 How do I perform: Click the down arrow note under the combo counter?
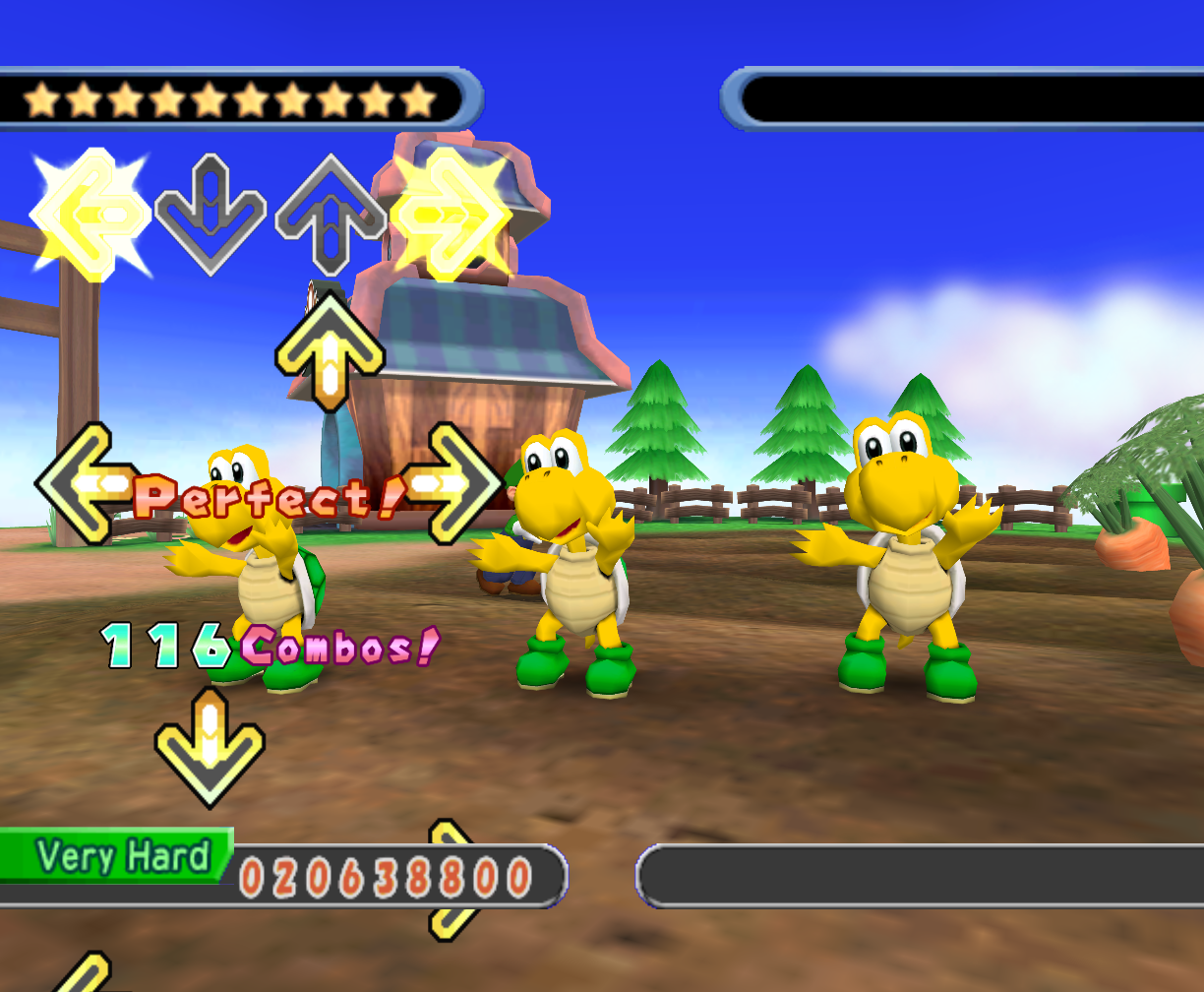pos(210,748)
